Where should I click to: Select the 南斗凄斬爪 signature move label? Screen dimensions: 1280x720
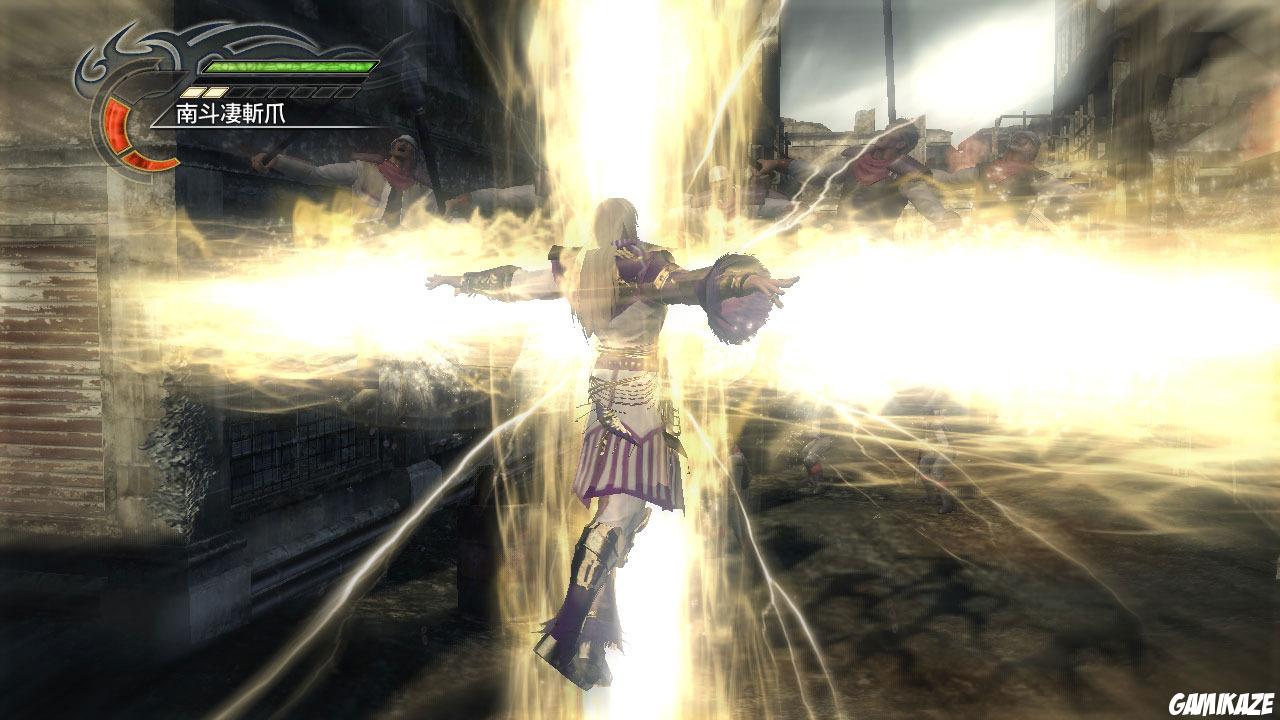click(231, 114)
